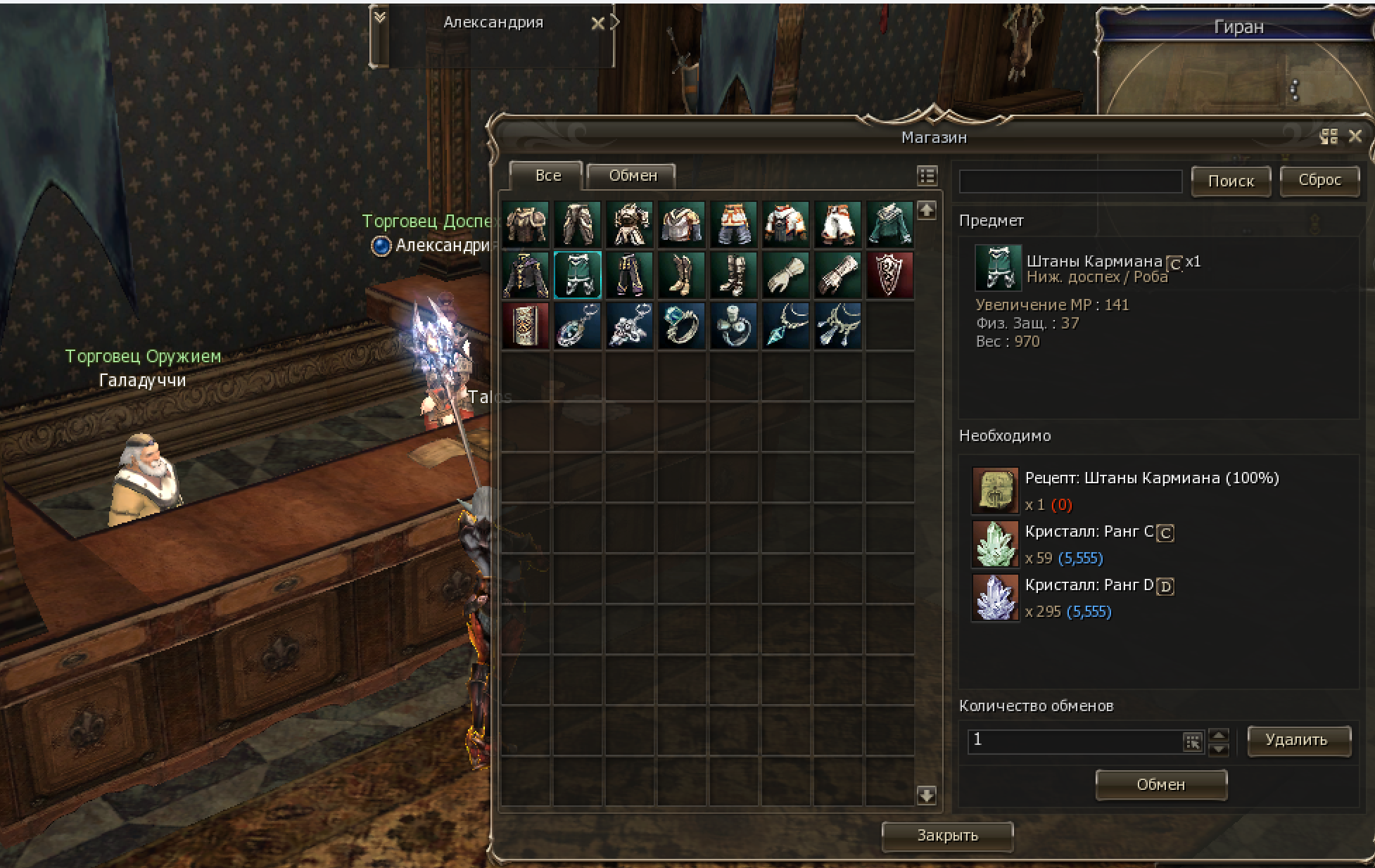This screenshot has width=1375, height=868.
Task: Focus the shop search text field
Action: pyautogui.click(x=1070, y=181)
